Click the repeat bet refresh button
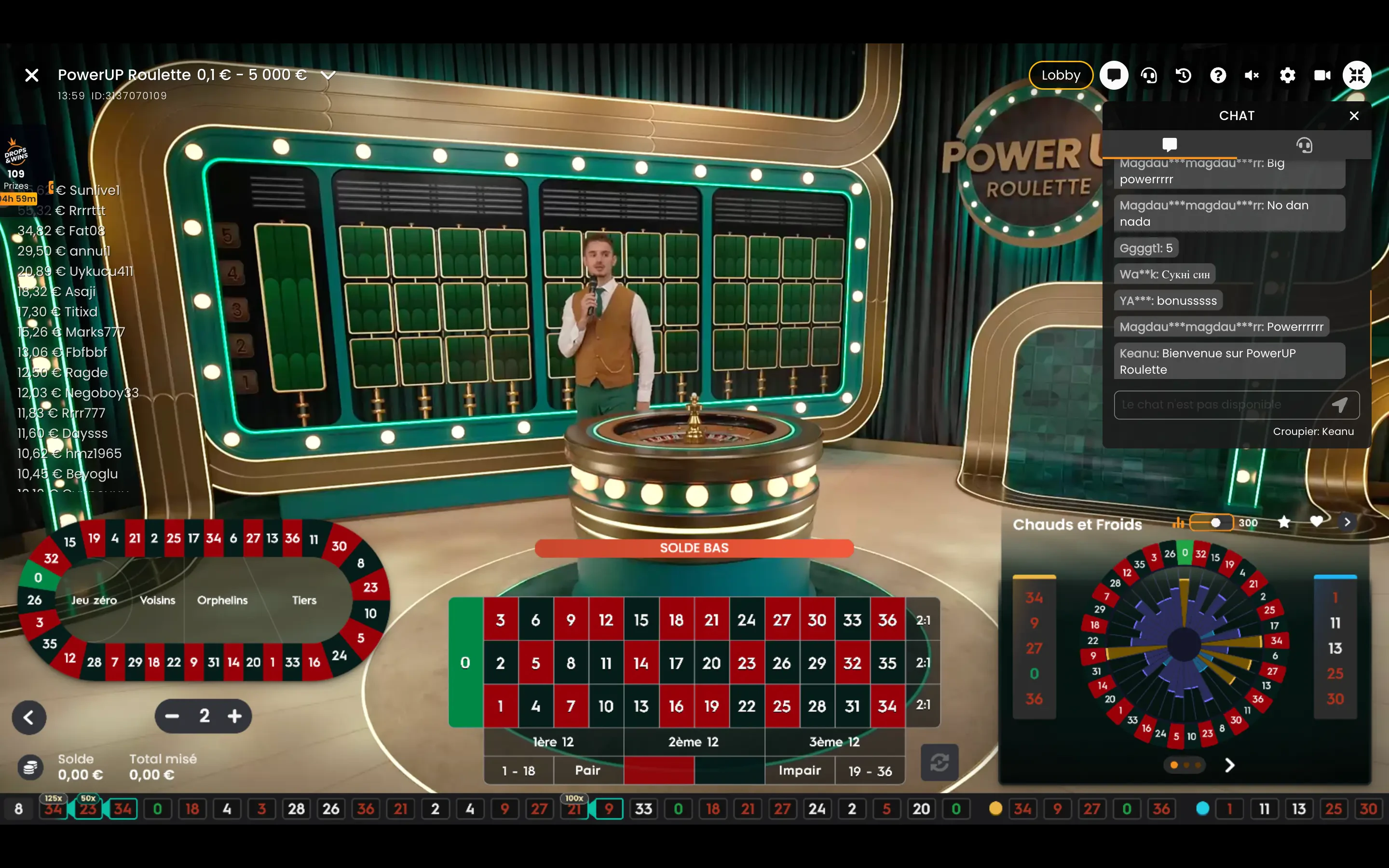This screenshot has width=1389, height=868. pyautogui.click(x=940, y=762)
